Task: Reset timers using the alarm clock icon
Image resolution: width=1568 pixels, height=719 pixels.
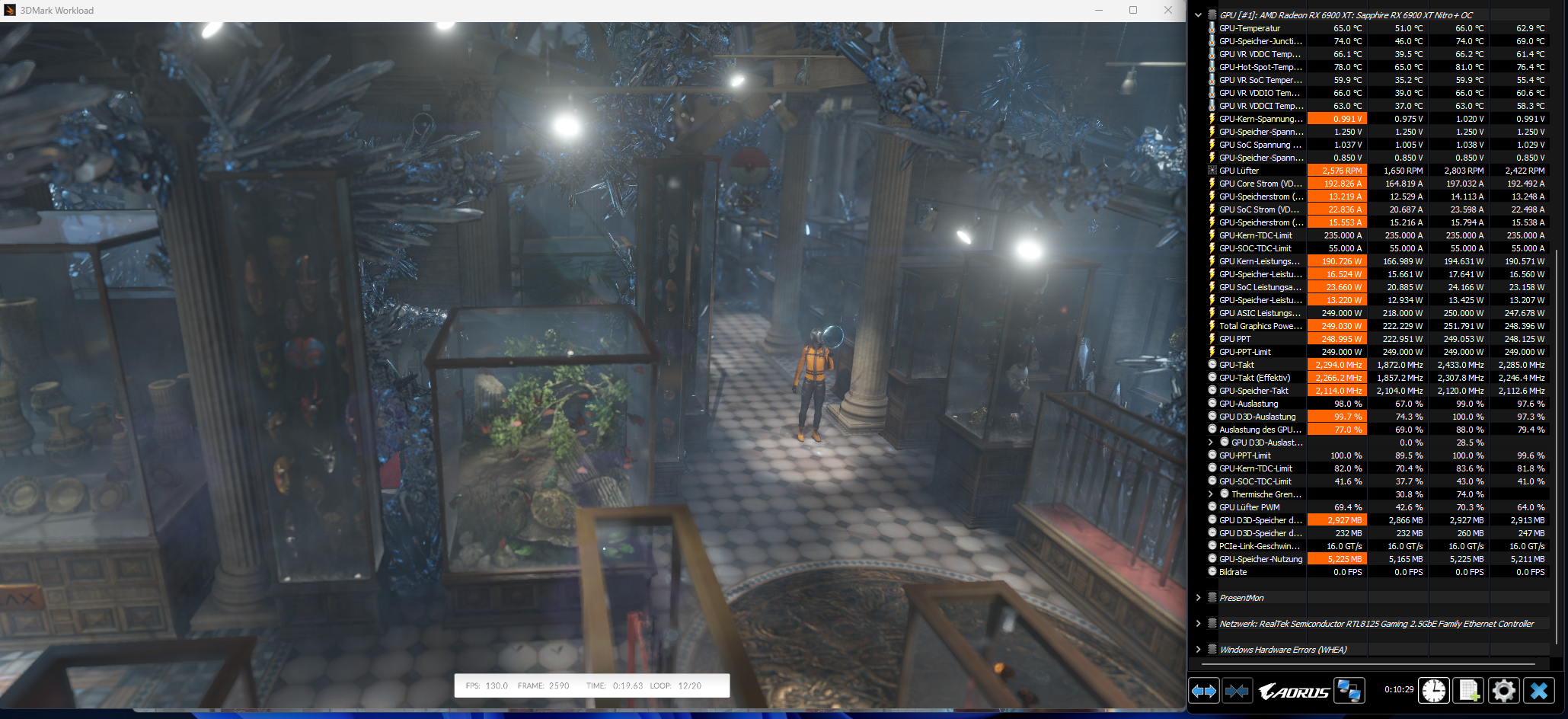Action: click(1433, 690)
